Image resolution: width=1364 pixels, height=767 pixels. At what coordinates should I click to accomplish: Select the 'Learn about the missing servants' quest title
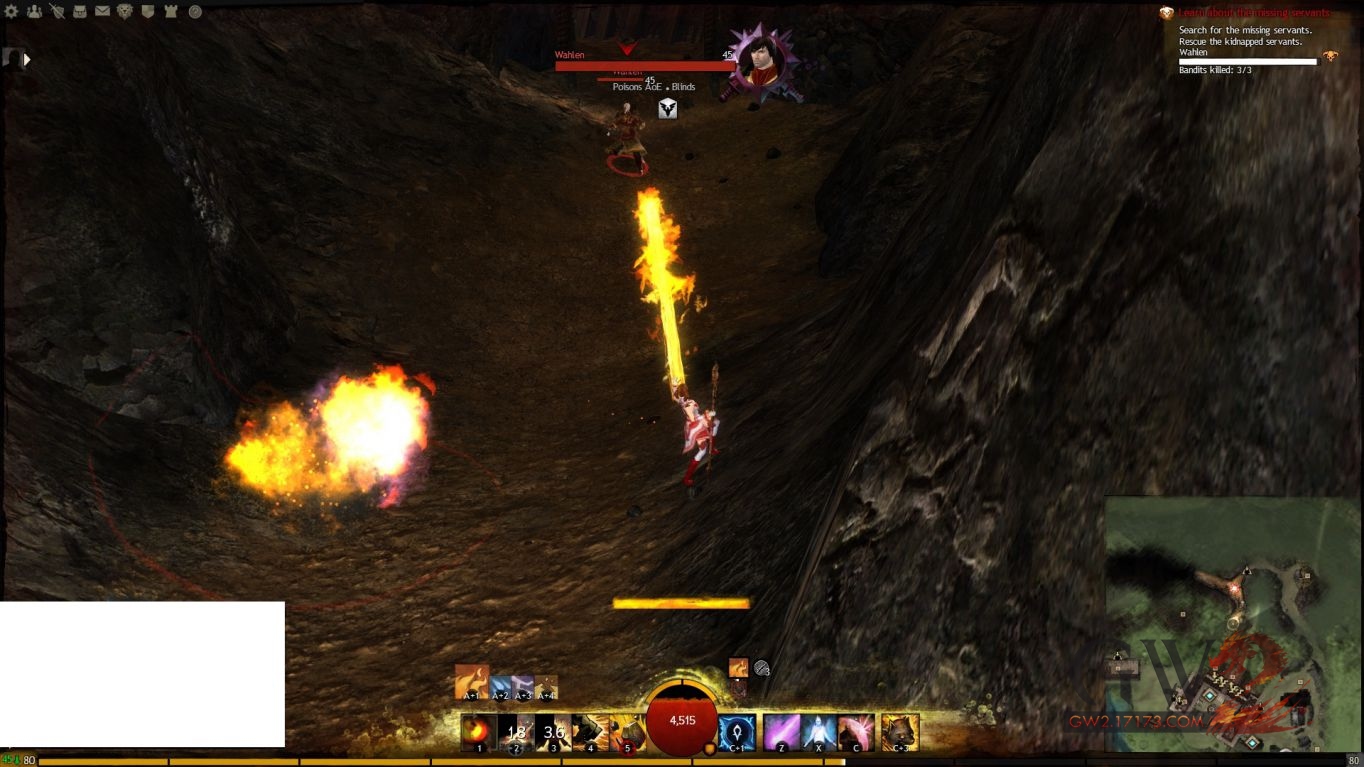click(1253, 13)
